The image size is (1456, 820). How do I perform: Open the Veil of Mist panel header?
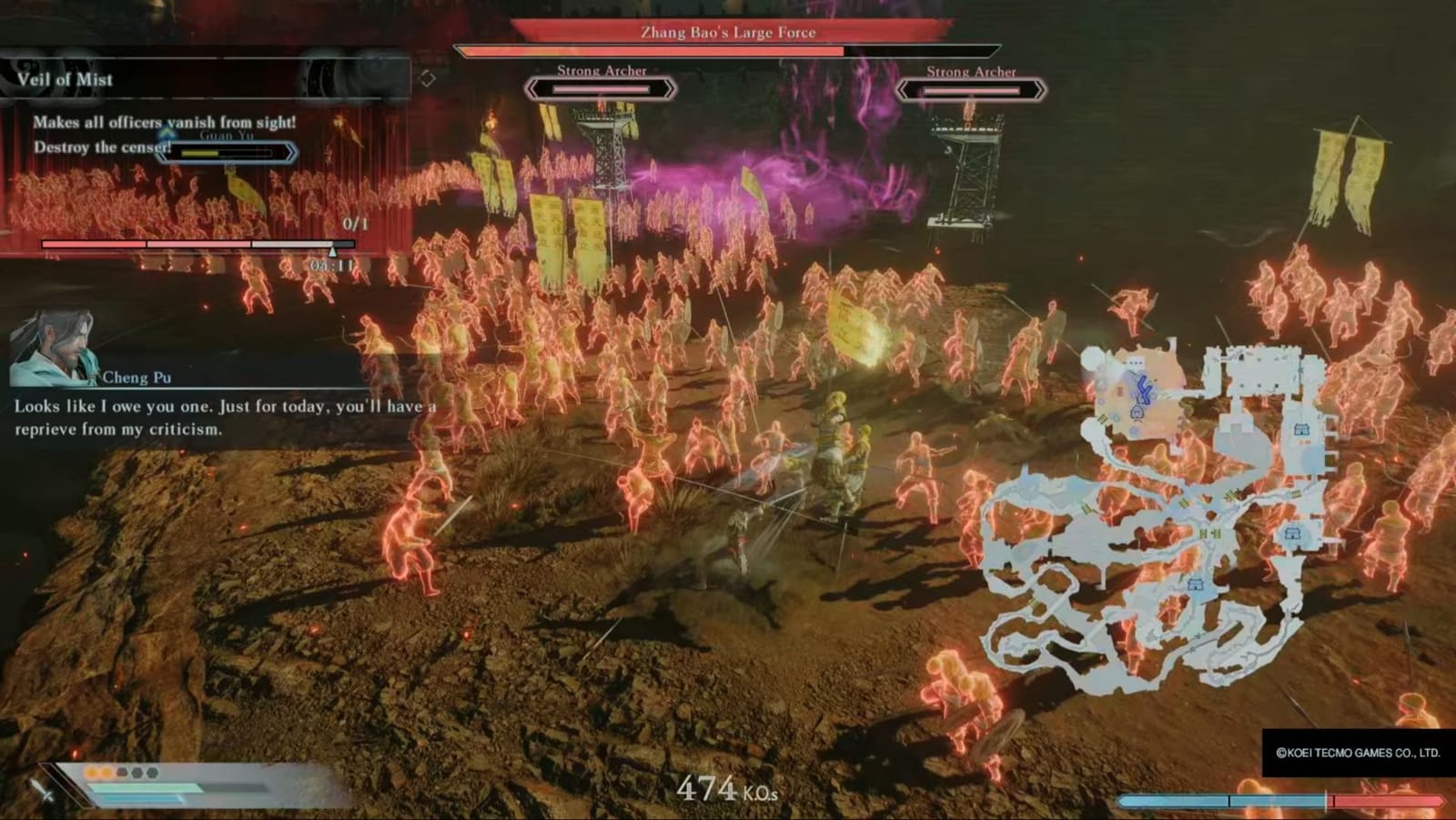(x=64, y=79)
